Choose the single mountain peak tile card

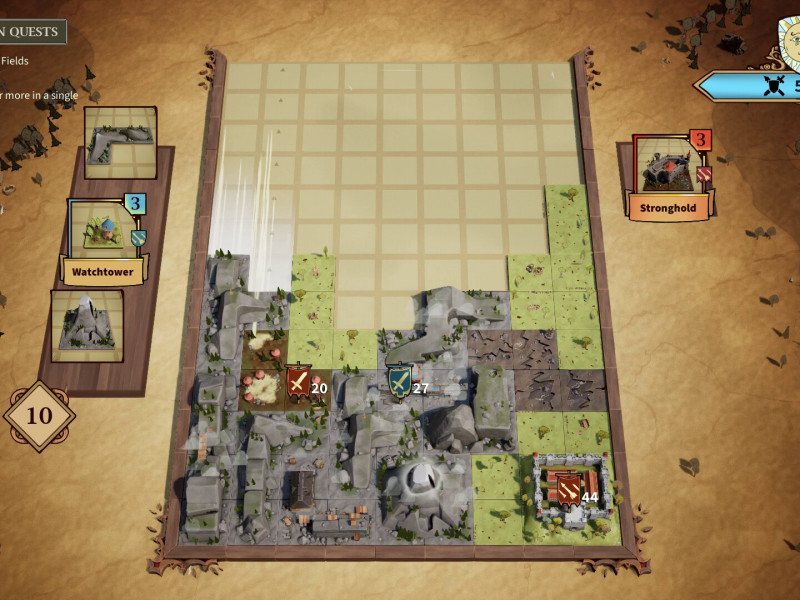[x=87, y=325]
